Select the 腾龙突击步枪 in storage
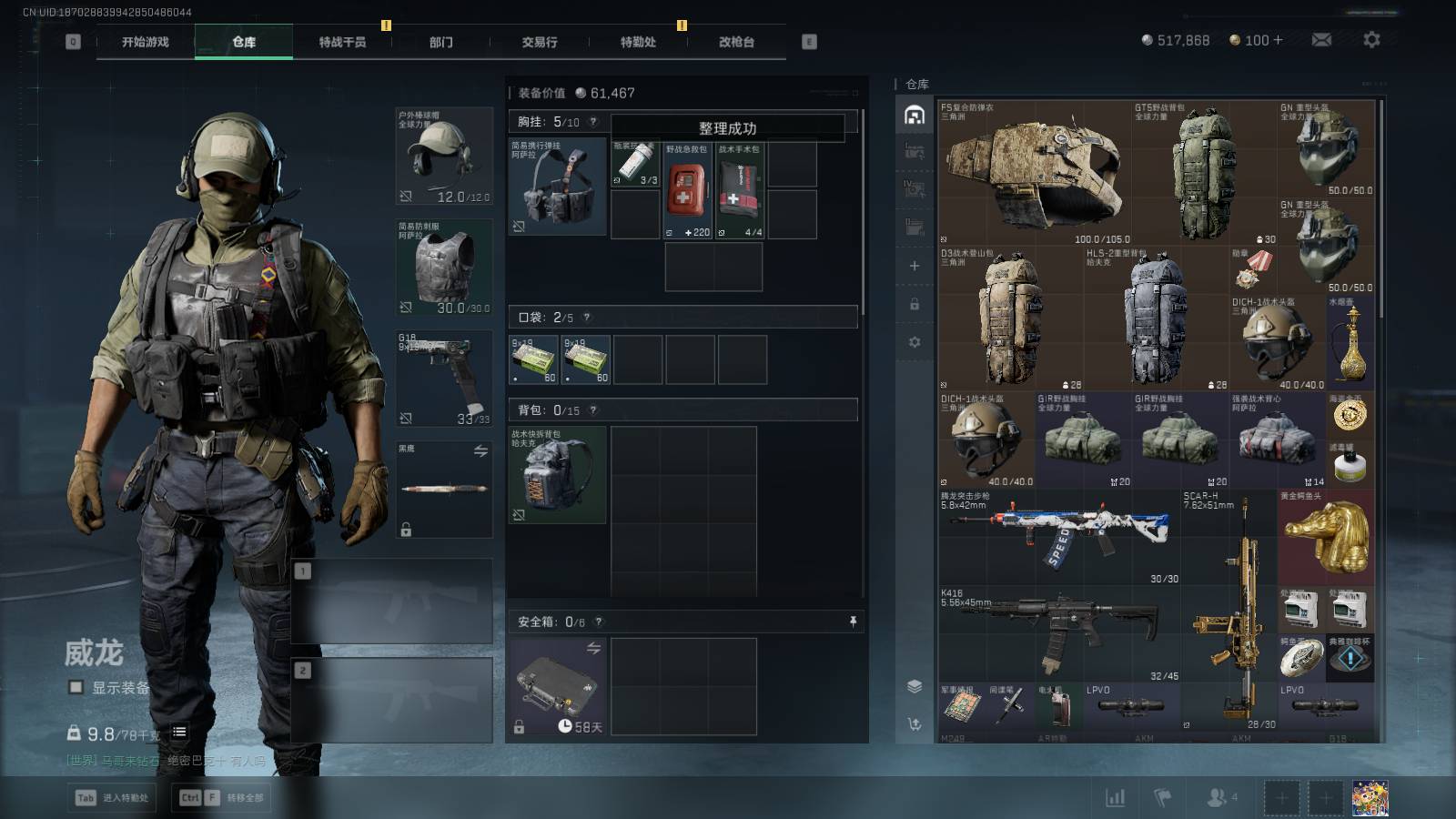The width and height of the screenshot is (1456, 819). coord(1060,537)
